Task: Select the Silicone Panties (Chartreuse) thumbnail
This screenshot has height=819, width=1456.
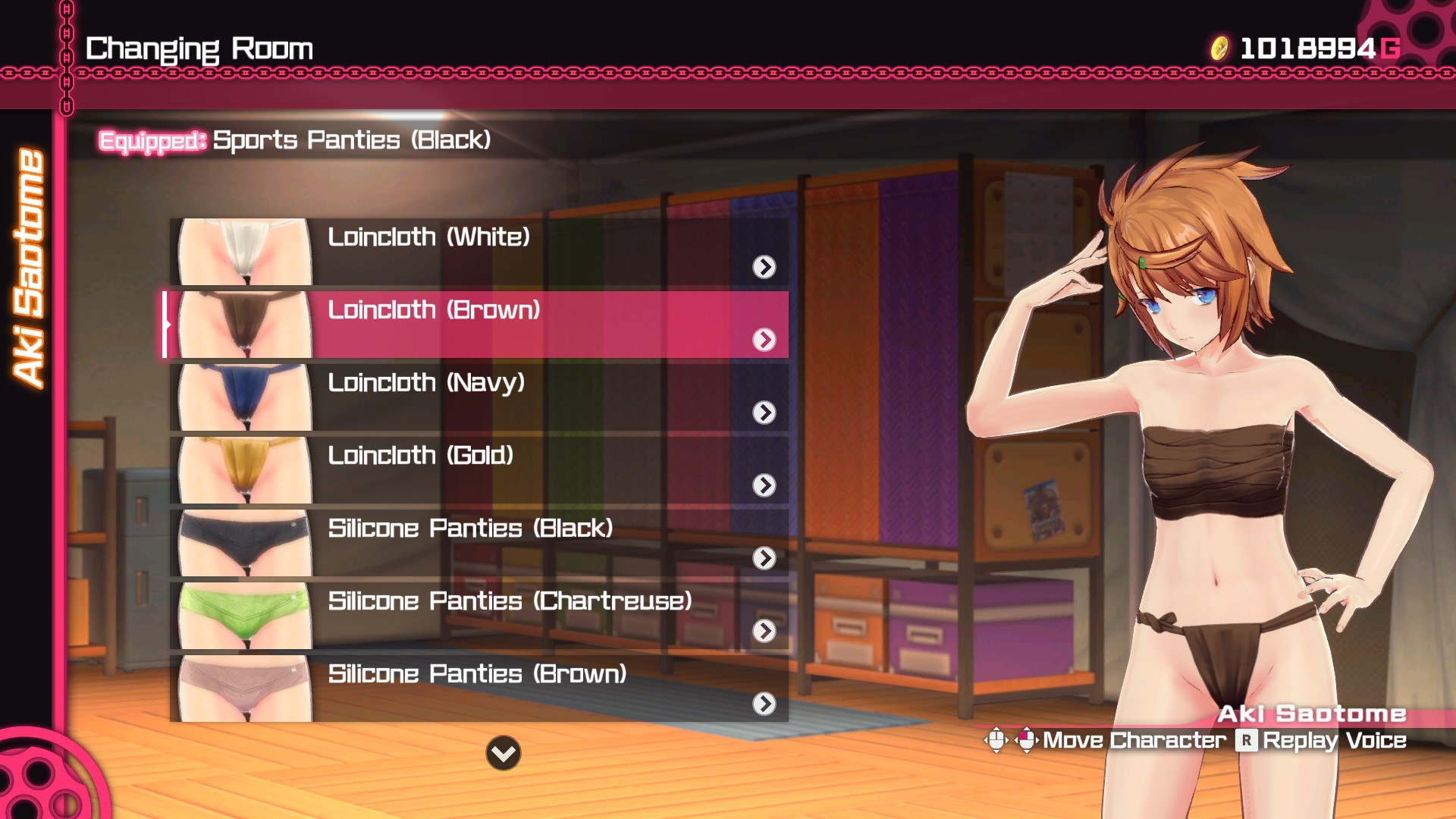Action: (x=241, y=614)
